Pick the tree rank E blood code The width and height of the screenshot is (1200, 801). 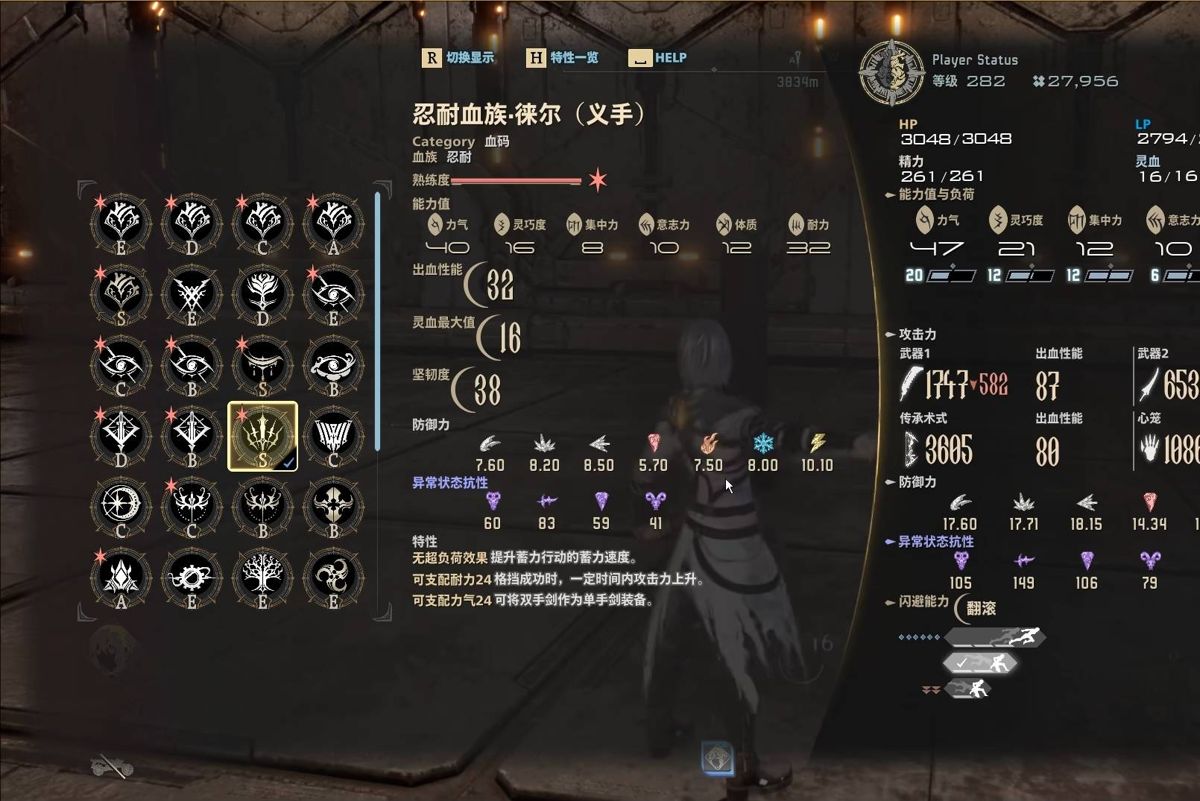[263, 578]
